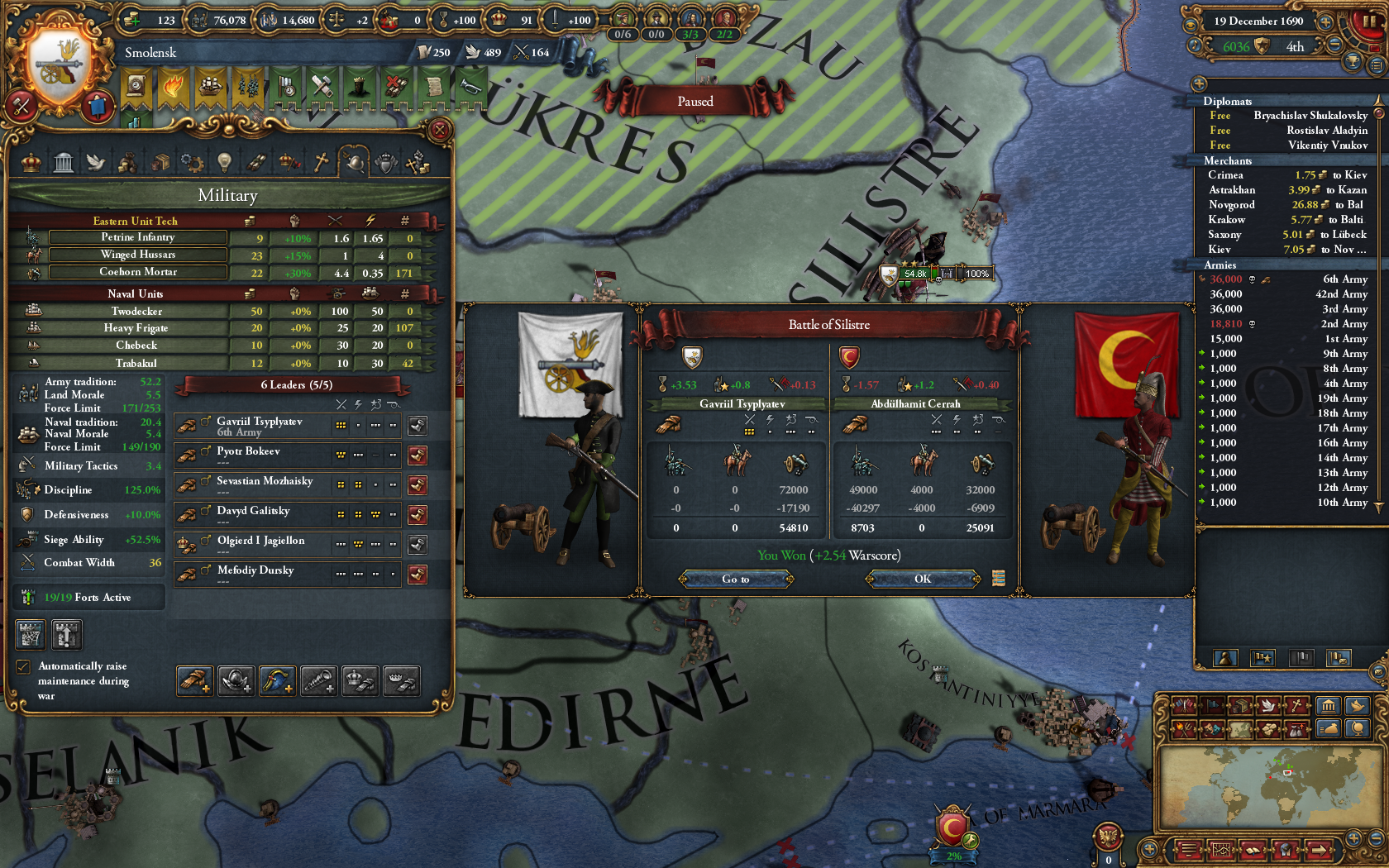Expand the outliner panel arrow above Diplomats
1389x868 pixels.
(1198, 83)
